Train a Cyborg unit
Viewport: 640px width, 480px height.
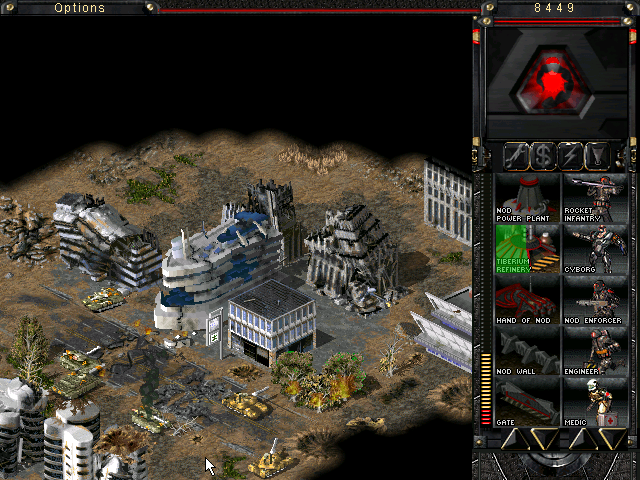[x=595, y=248]
